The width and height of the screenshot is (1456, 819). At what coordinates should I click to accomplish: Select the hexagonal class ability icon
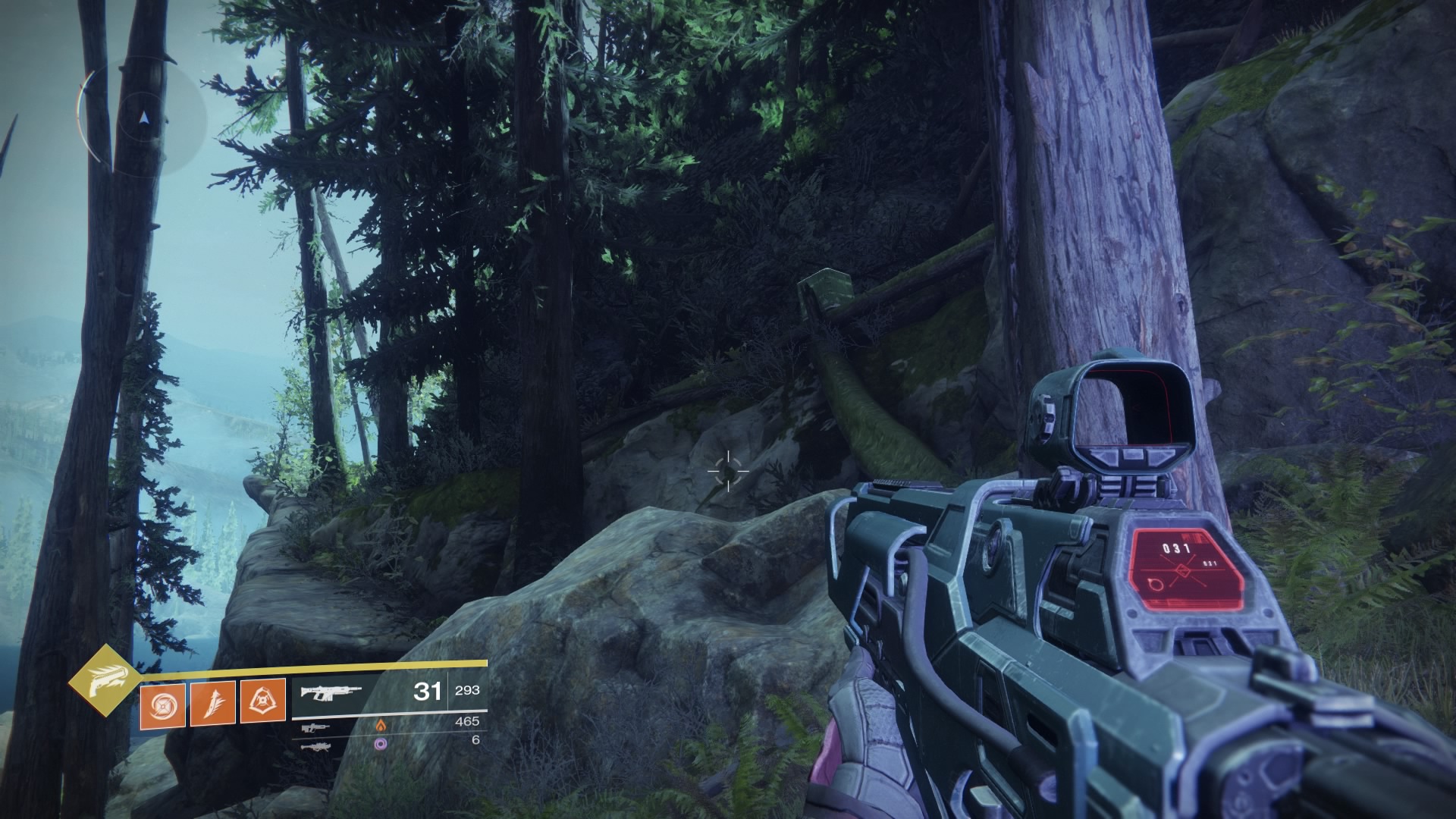262,702
